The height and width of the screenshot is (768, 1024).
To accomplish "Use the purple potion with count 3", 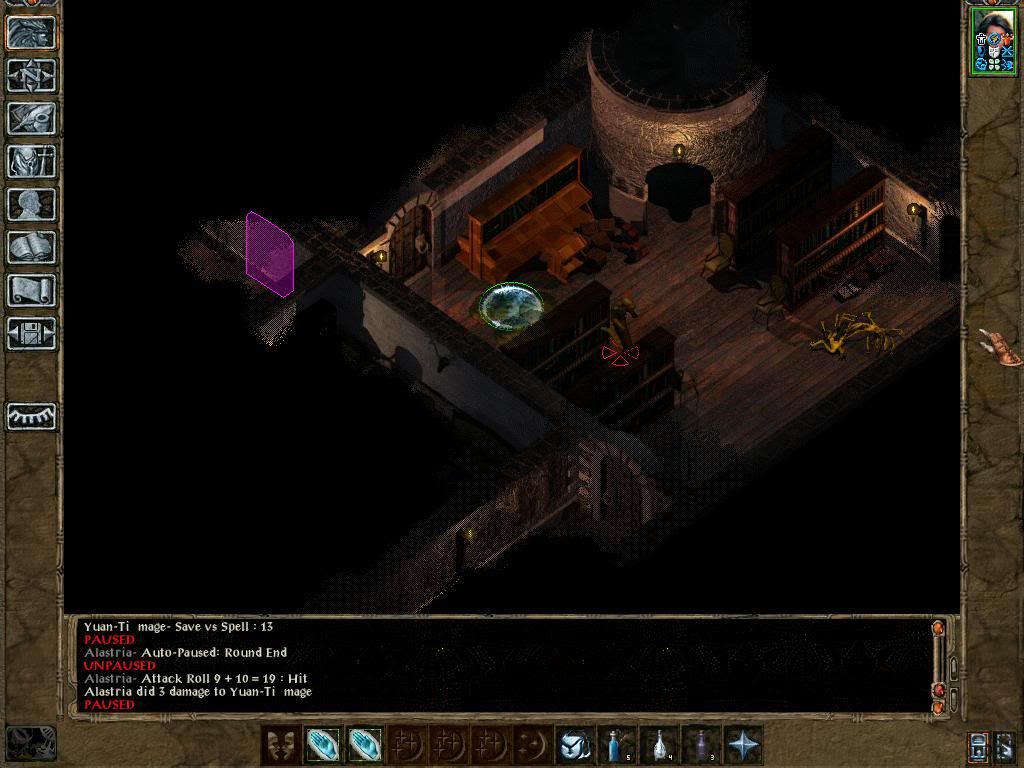I will click(703, 745).
